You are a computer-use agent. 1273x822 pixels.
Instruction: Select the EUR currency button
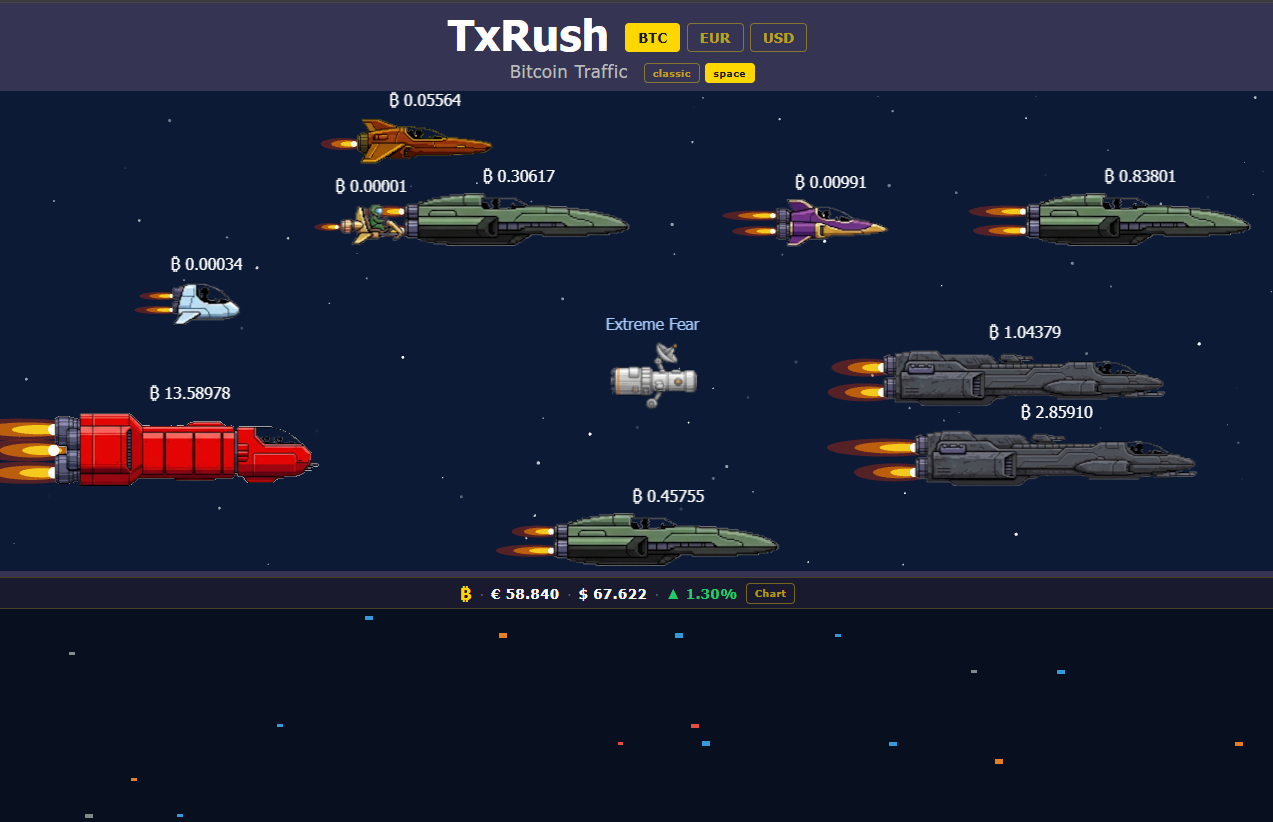tap(715, 38)
